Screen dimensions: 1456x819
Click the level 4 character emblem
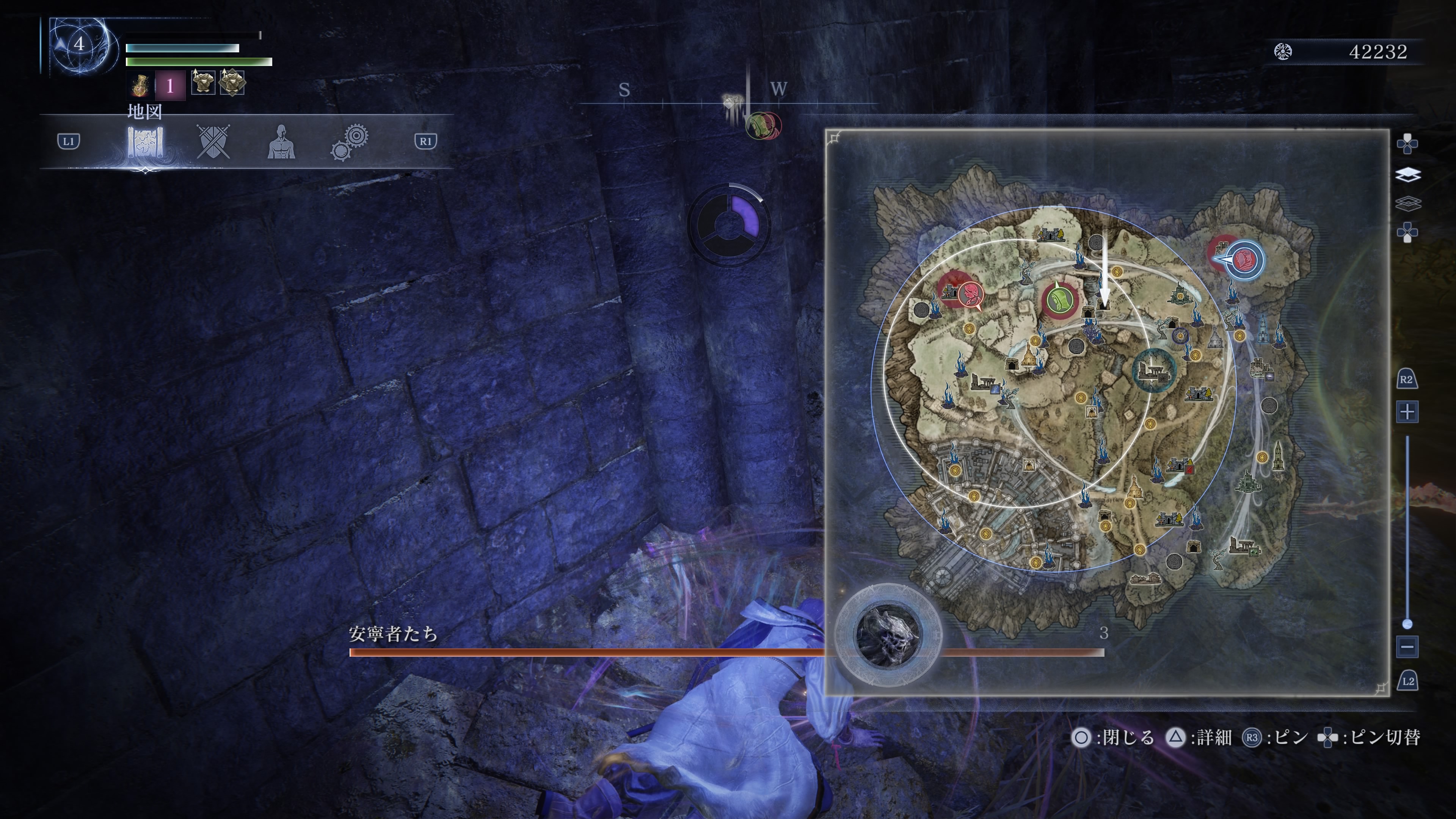pos(80,45)
